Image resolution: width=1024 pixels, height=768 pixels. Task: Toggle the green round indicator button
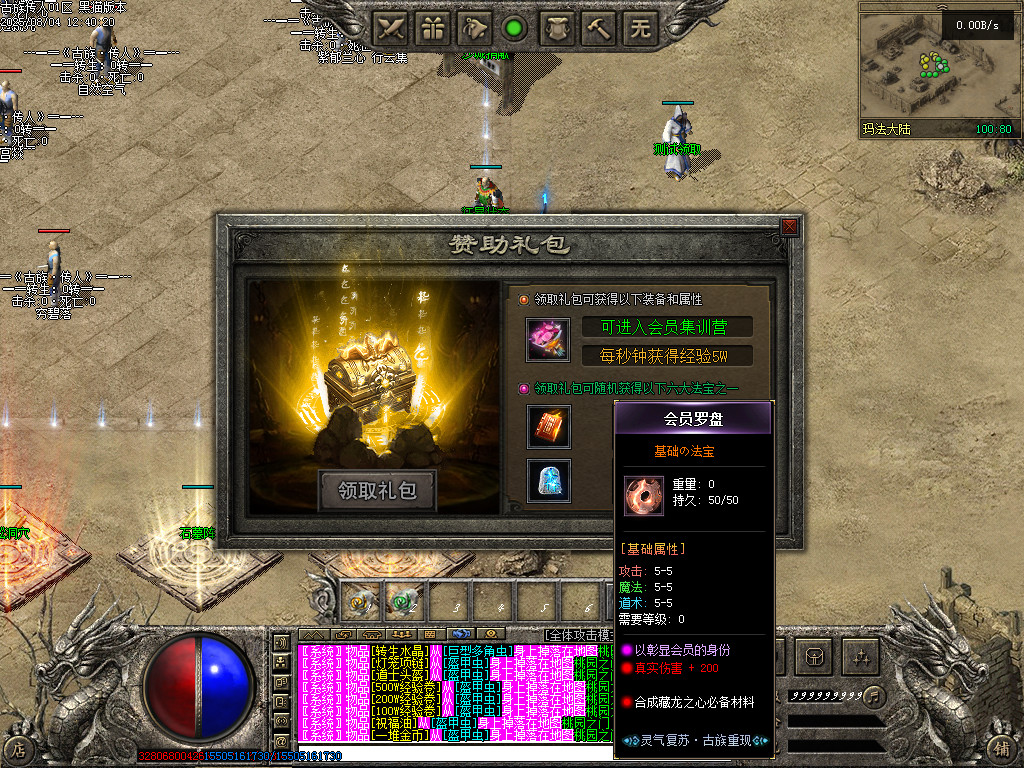(515, 29)
